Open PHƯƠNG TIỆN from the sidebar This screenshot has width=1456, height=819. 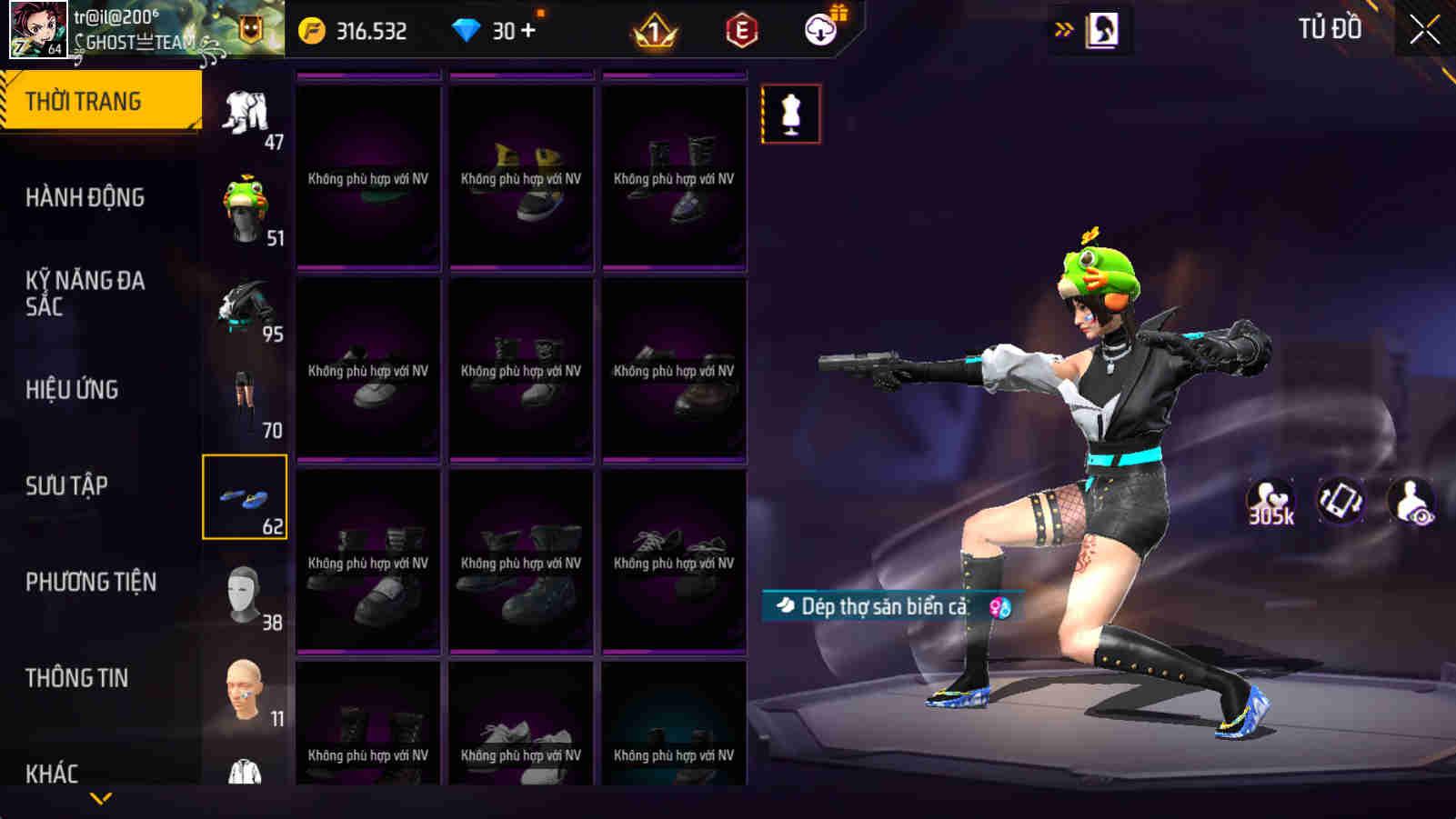(x=91, y=582)
